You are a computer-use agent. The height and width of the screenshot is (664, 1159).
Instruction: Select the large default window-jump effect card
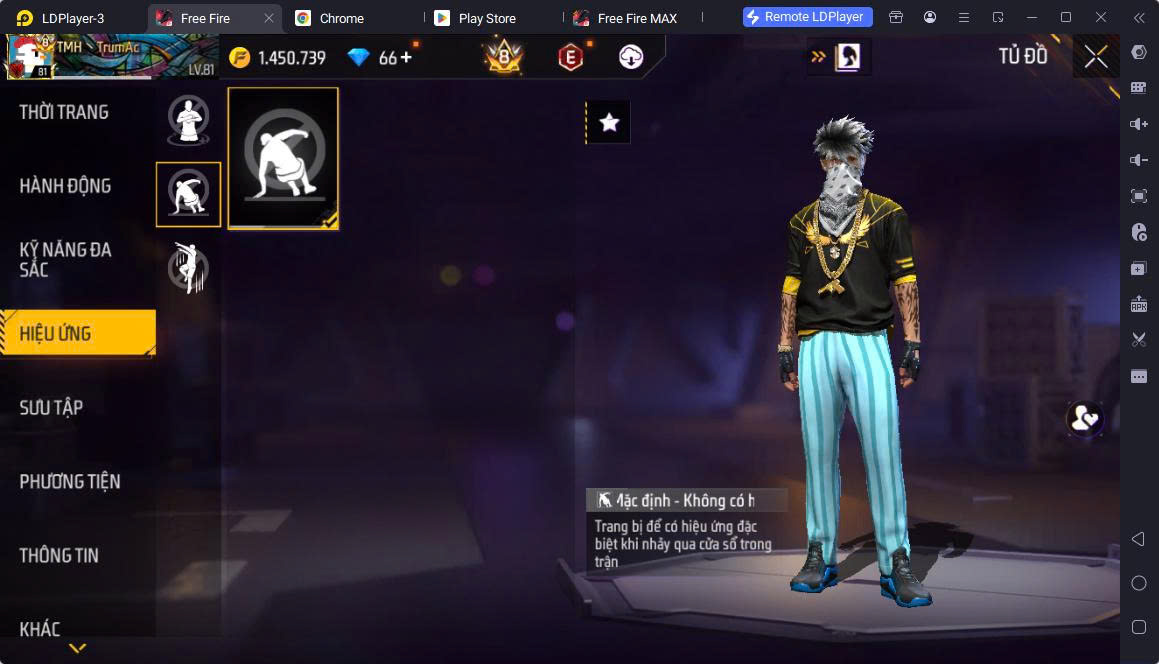click(283, 158)
